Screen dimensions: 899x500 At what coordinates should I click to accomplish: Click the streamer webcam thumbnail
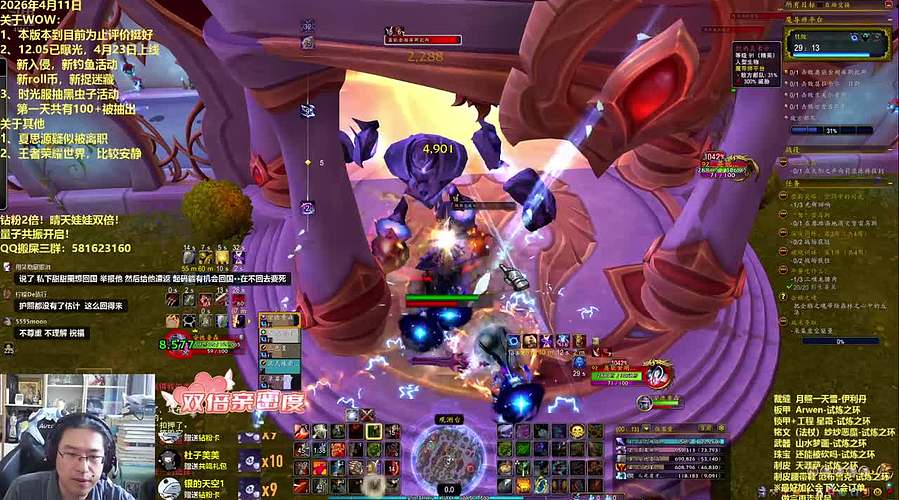pos(77,437)
